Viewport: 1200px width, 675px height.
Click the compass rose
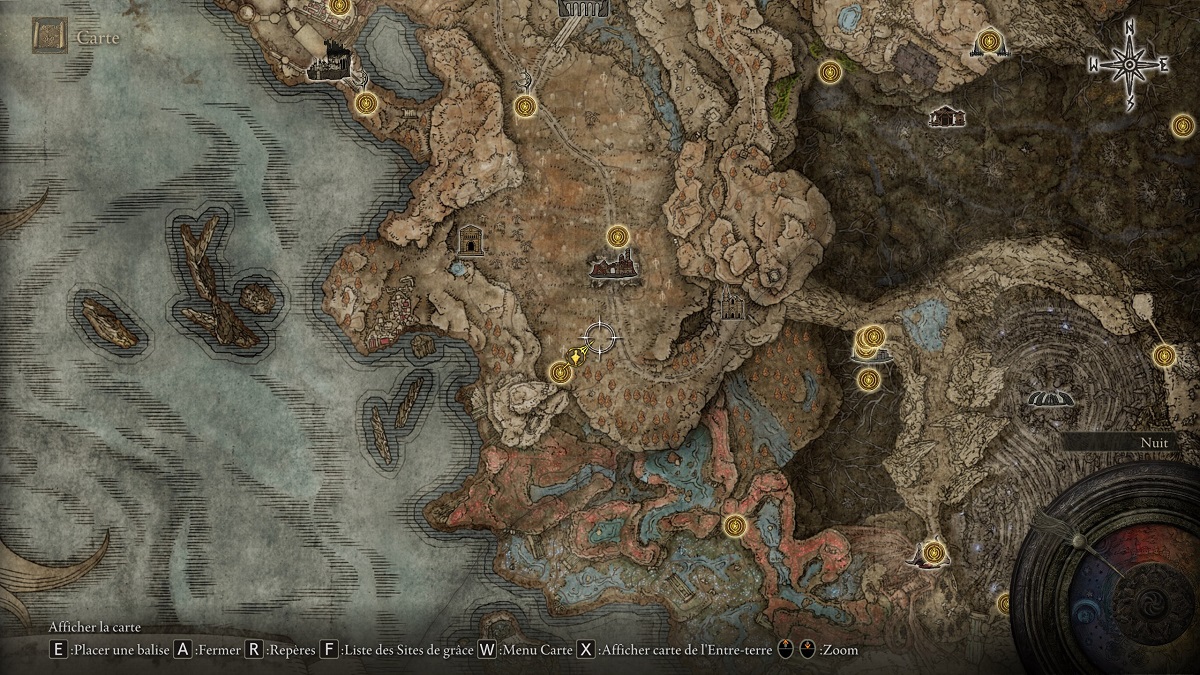1129,65
